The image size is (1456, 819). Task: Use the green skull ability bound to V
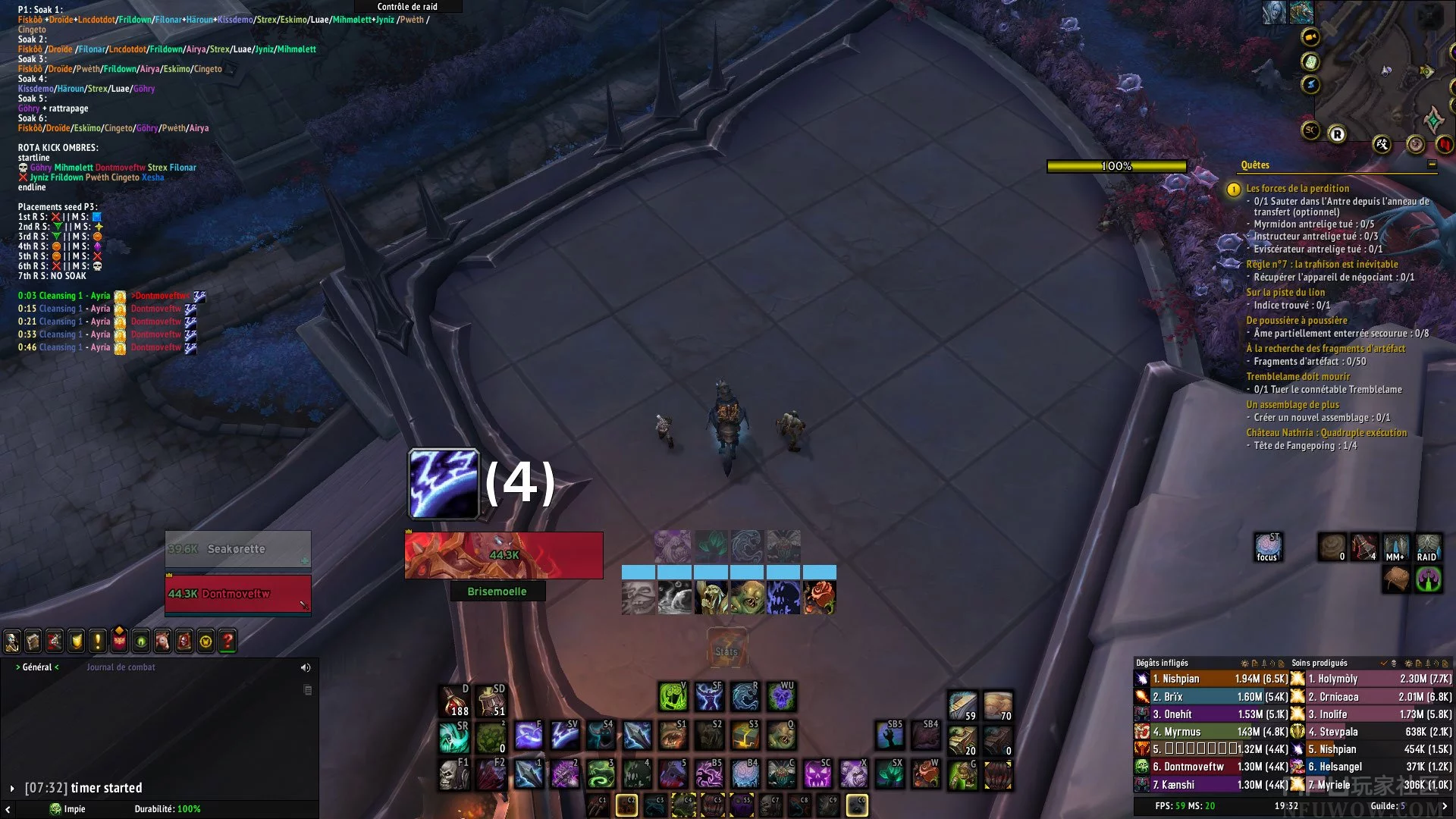[673, 696]
